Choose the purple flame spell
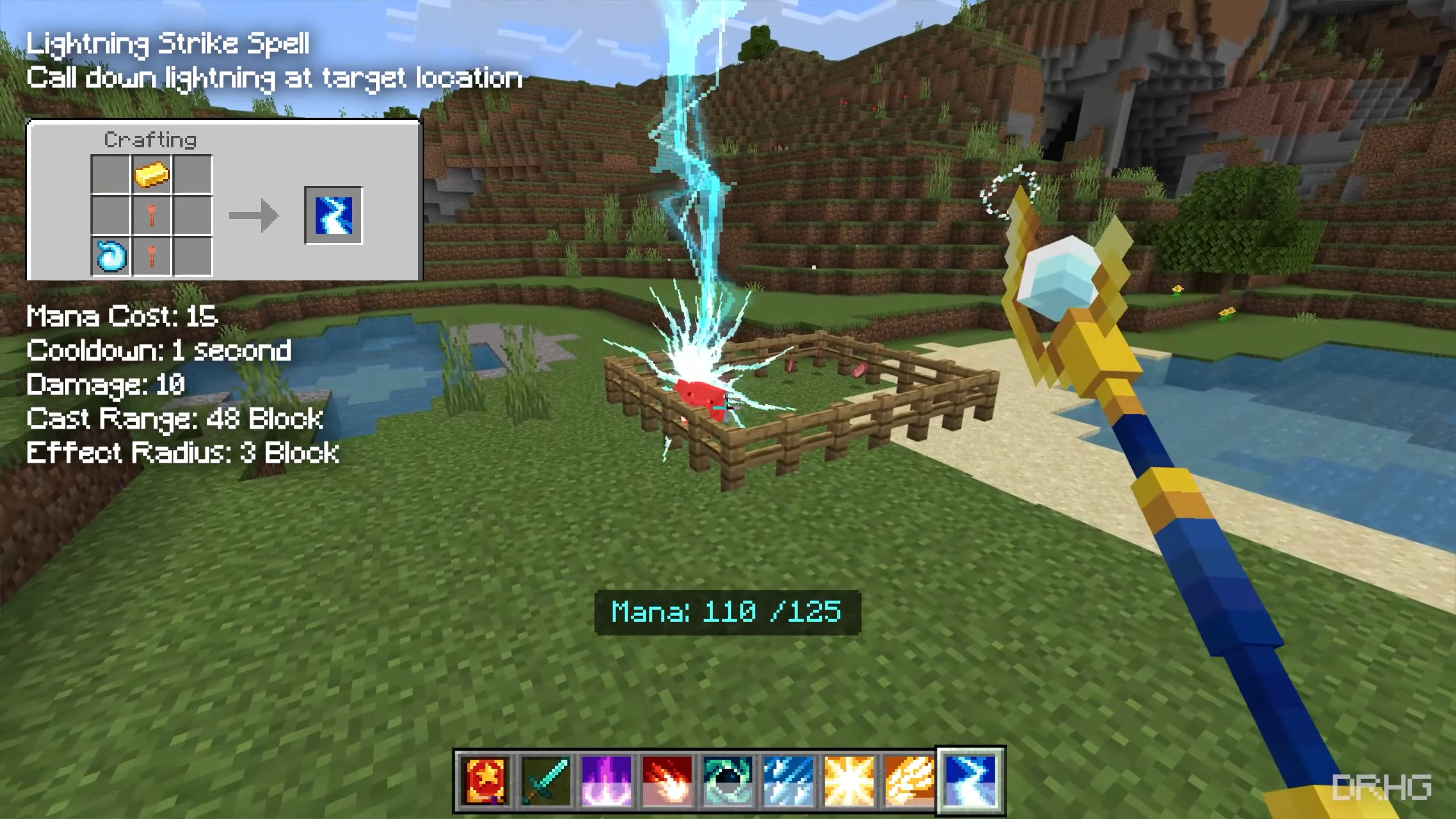1456x819 pixels. [x=606, y=781]
